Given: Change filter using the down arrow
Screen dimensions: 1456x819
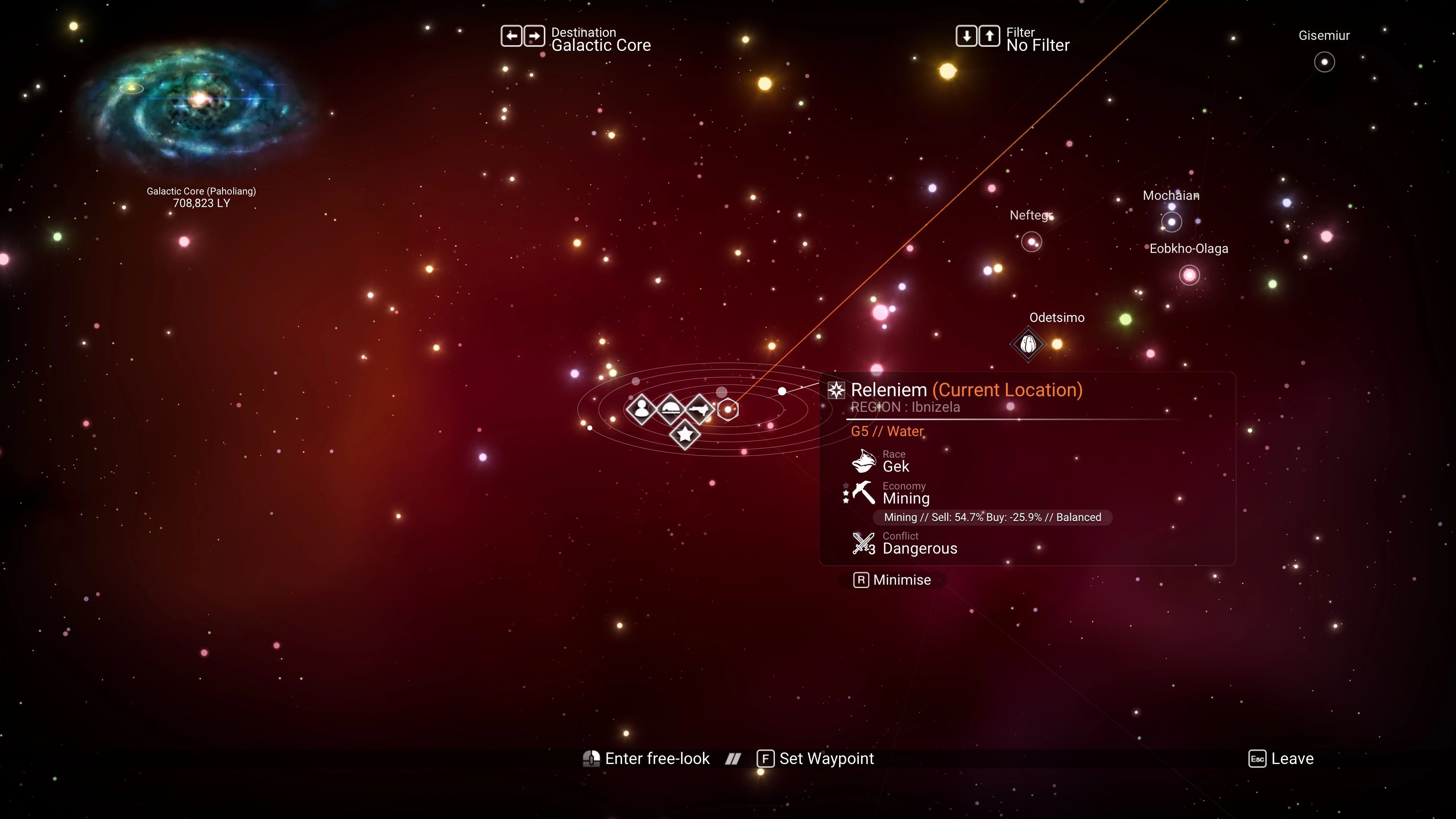Looking at the screenshot, I should point(966,36).
